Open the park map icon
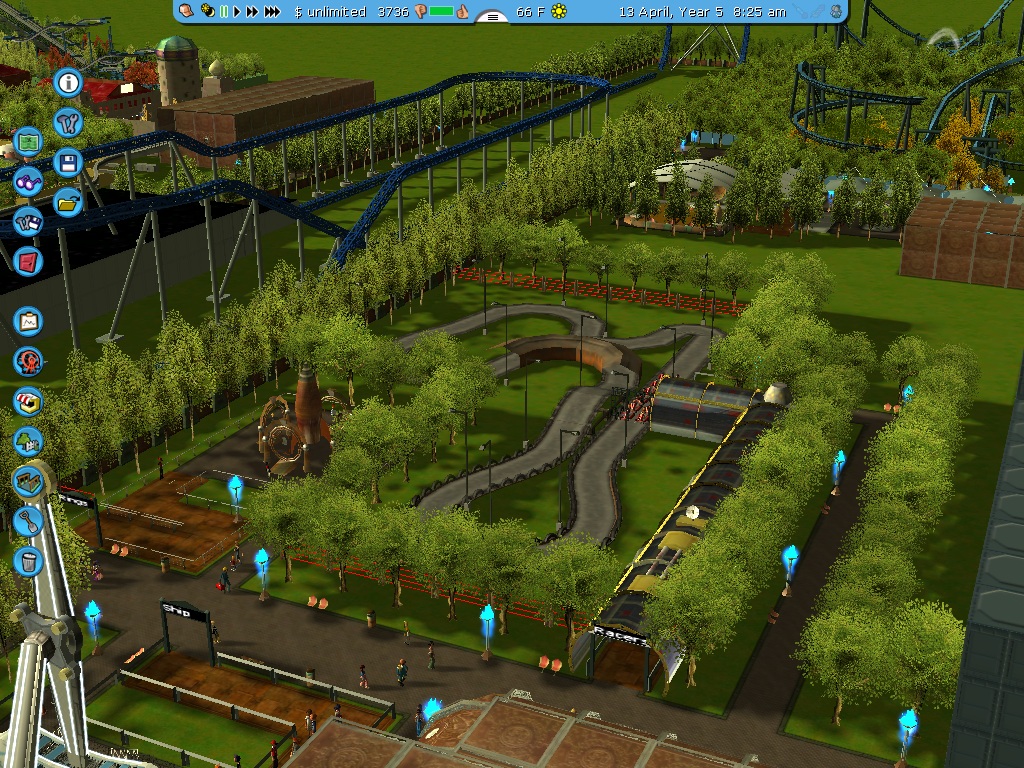Screen dimensions: 1024x768 (x=28, y=142)
